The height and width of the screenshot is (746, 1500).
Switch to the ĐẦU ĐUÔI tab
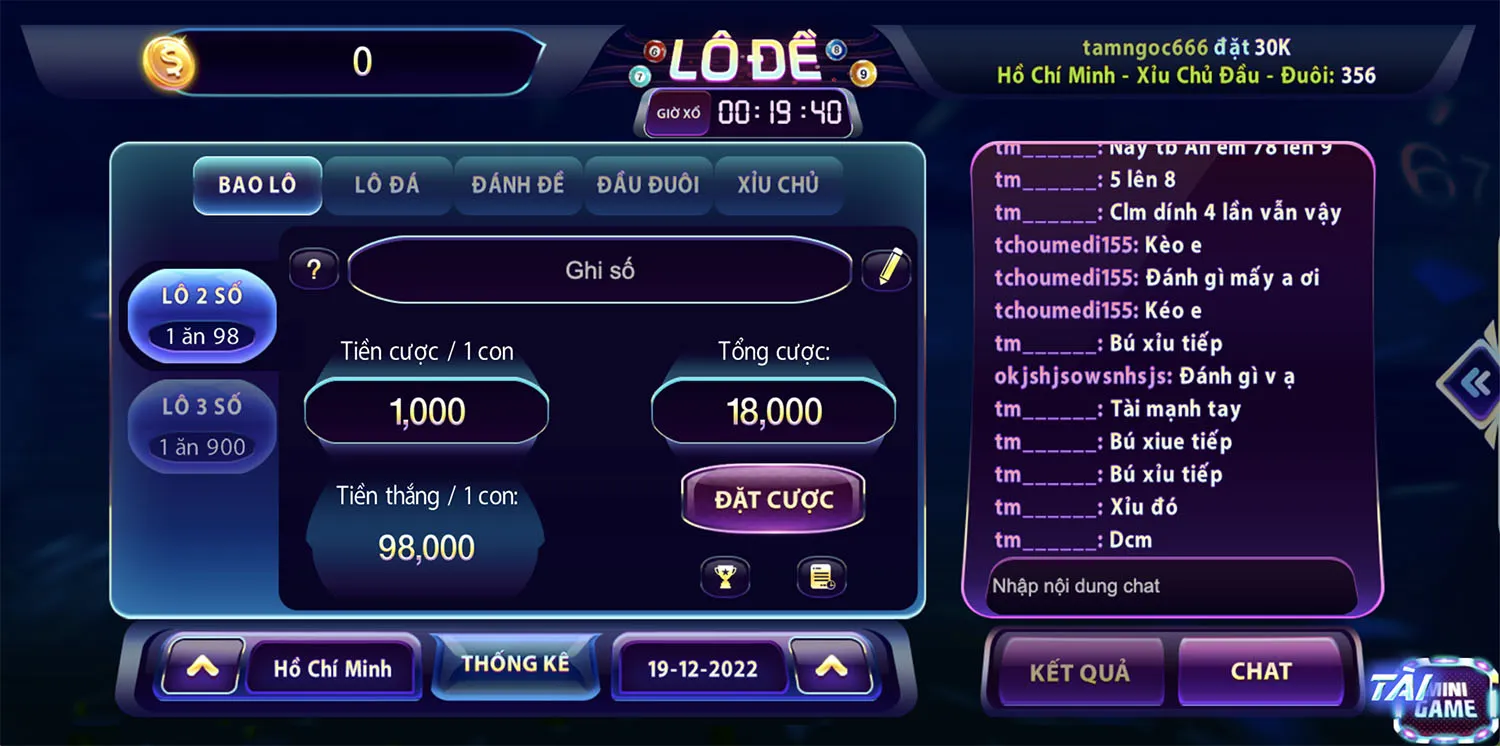pos(648,185)
